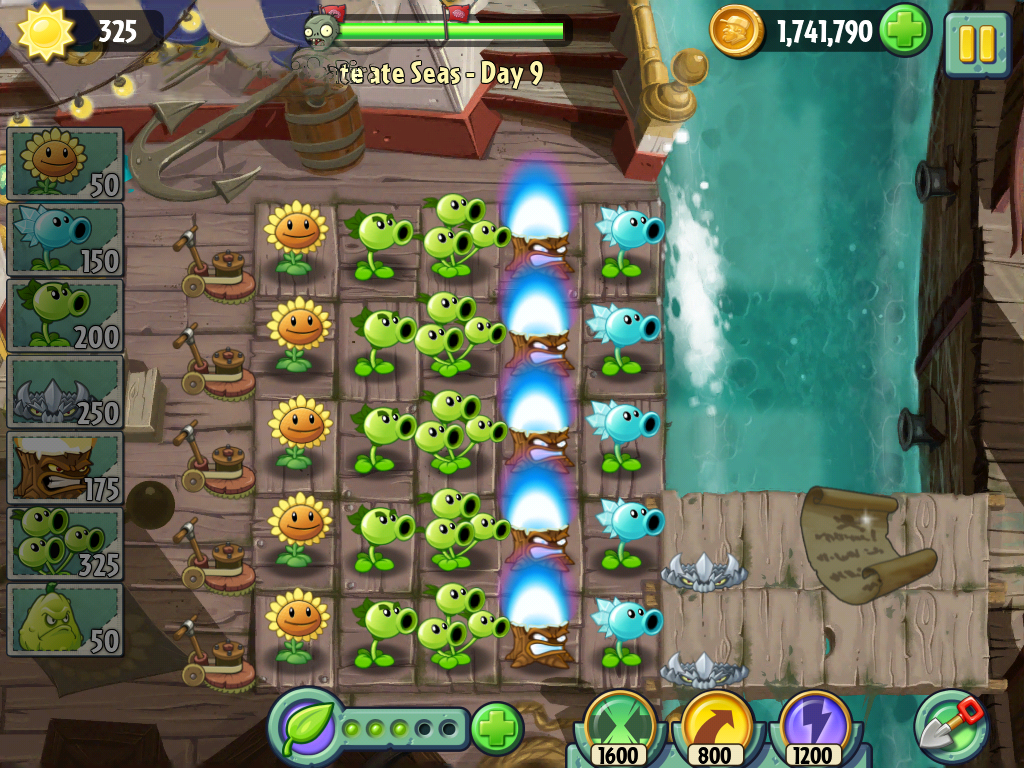Buy extra Plant Food with plus button

point(496,727)
